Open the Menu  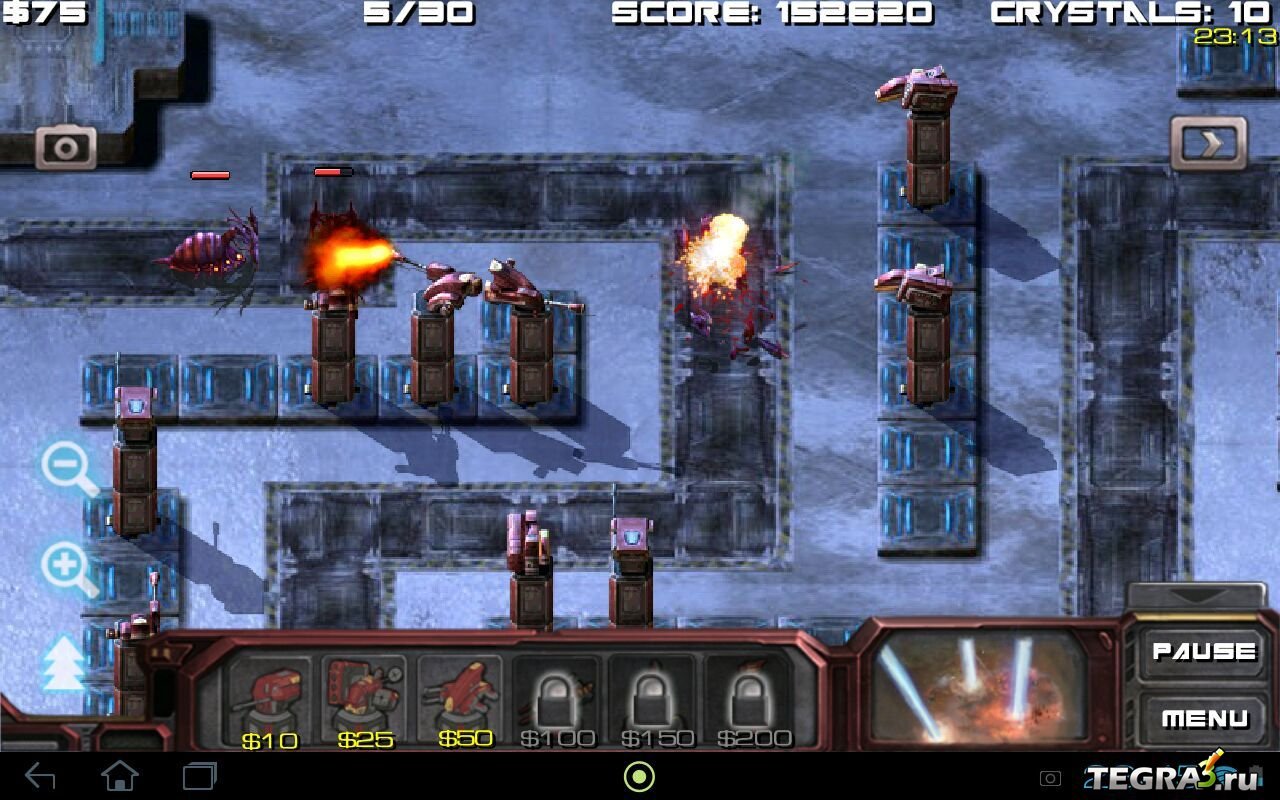pos(1203,718)
